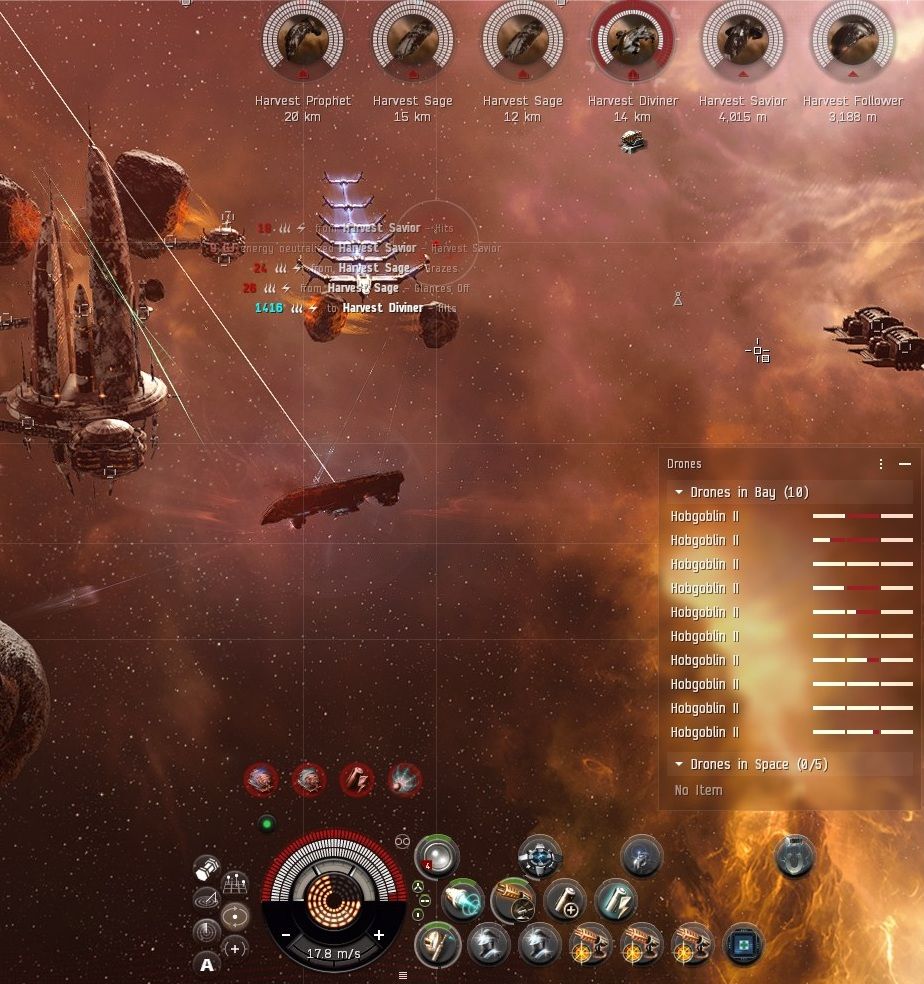Viewport: 924px width, 984px height.
Task: Minimize the Drones window
Action: coord(905,464)
